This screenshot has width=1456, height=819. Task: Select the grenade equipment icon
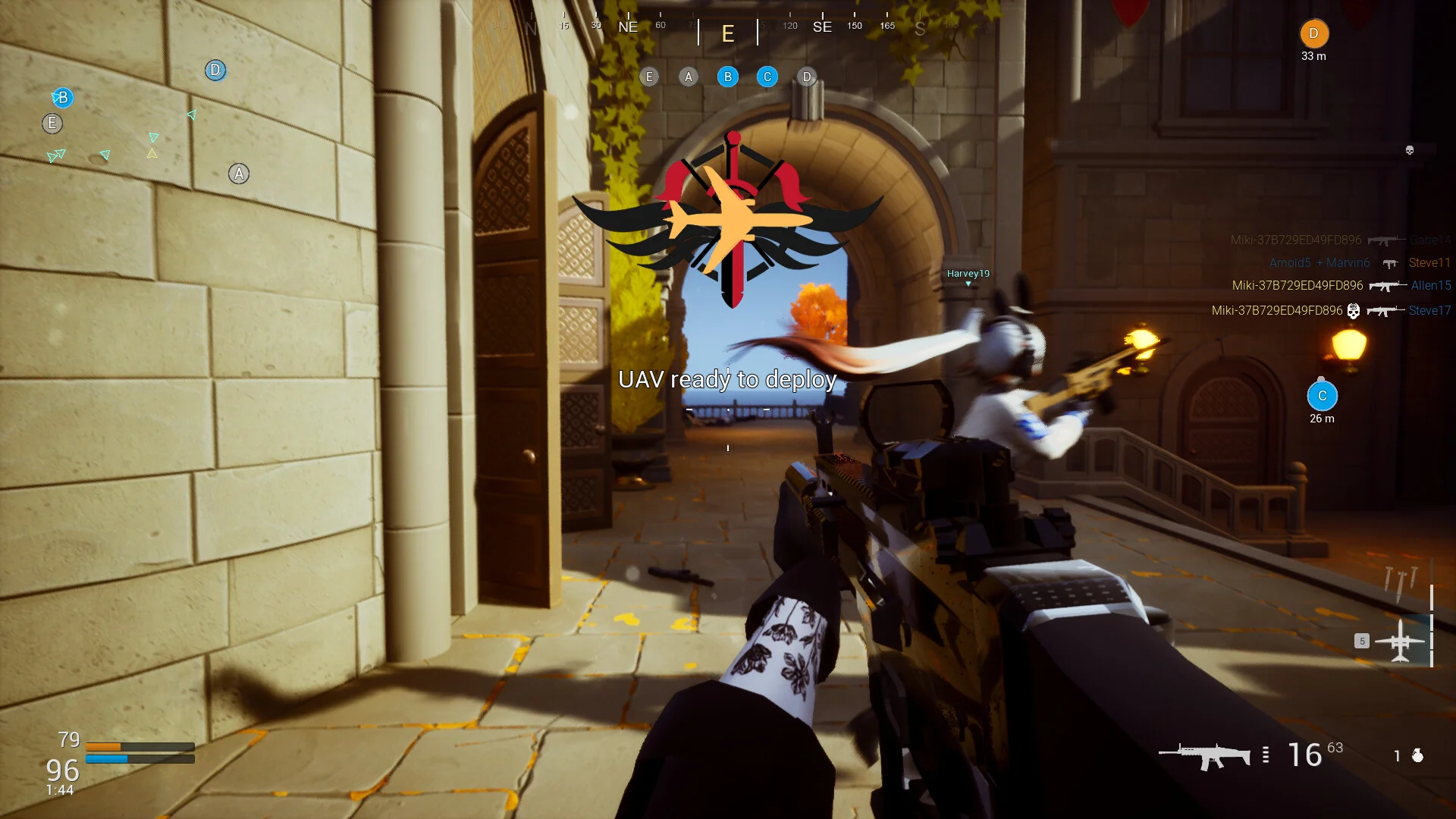pyautogui.click(x=1417, y=755)
